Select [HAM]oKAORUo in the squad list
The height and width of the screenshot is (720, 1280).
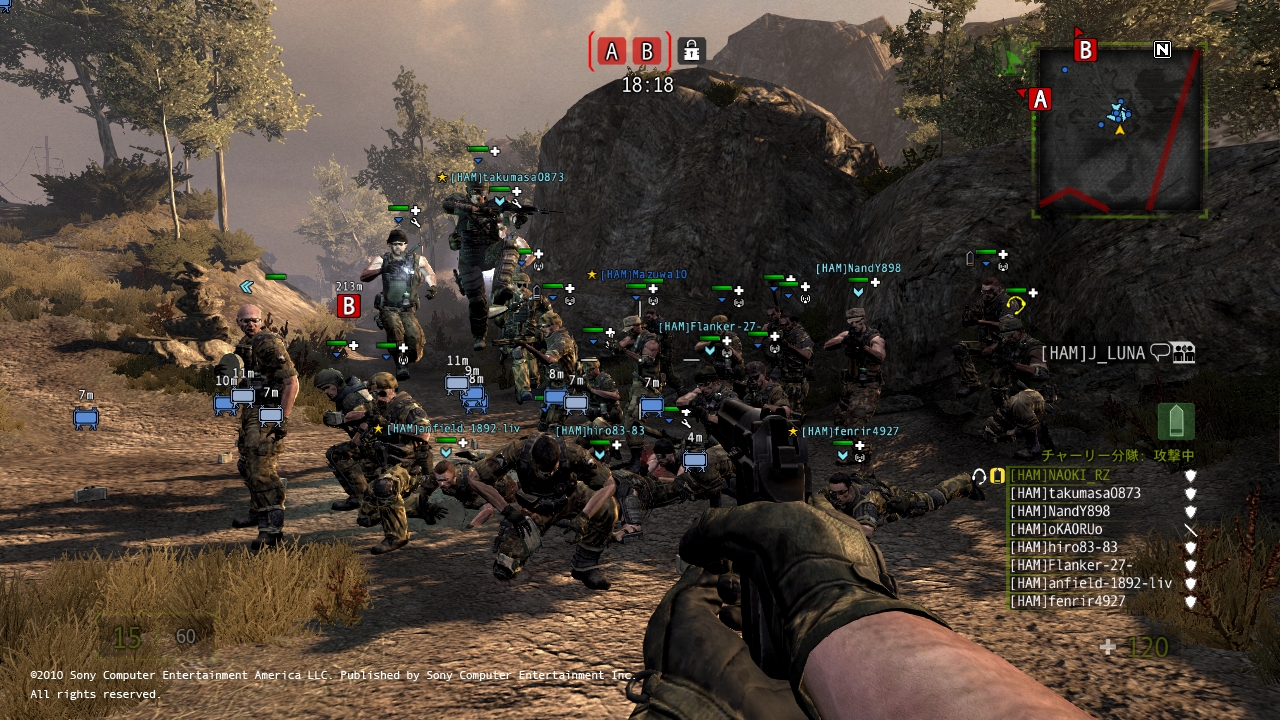(1056, 530)
